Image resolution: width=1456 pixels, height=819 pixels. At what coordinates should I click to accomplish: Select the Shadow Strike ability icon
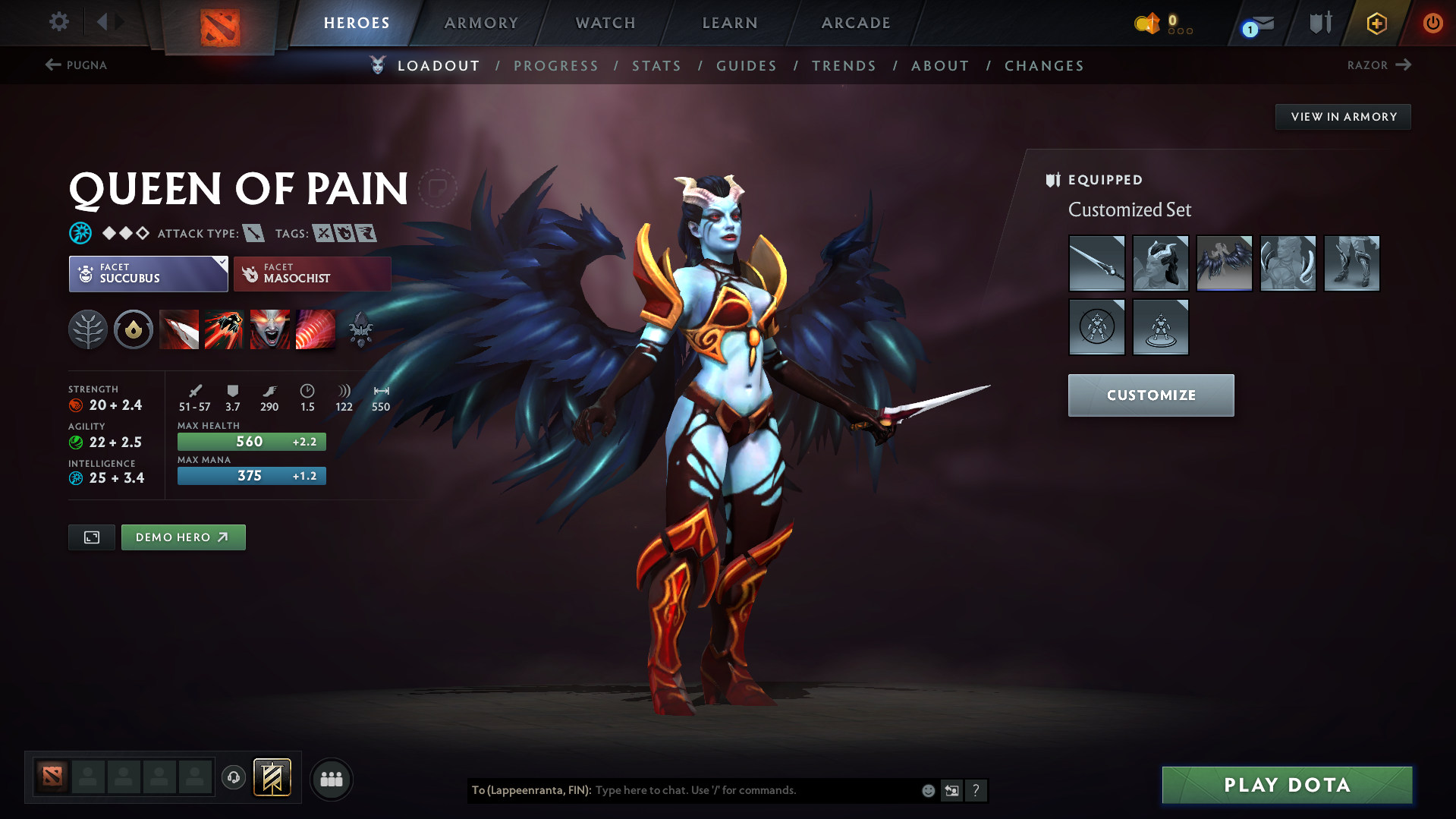click(x=179, y=329)
